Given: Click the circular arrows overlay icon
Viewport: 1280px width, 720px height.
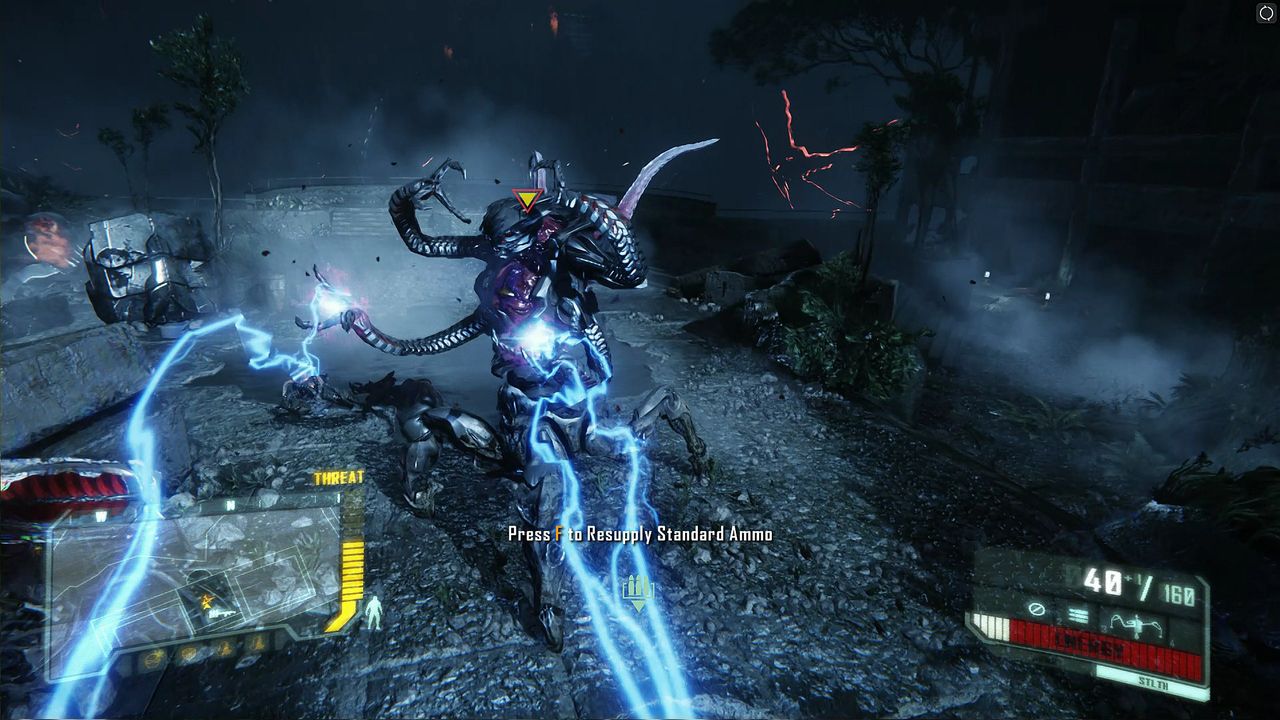Looking at the screenshot, I should click(1265, 13).
